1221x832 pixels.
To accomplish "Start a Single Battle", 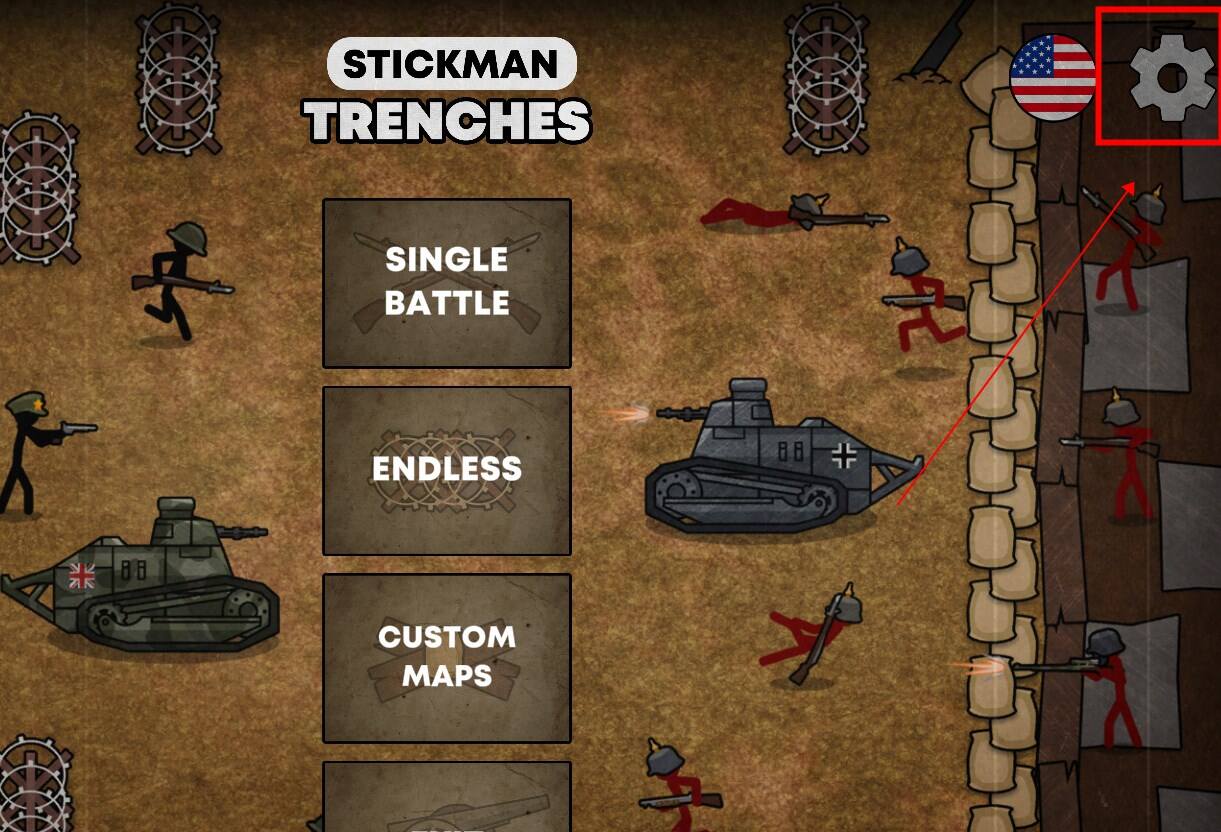I will 446,283.
